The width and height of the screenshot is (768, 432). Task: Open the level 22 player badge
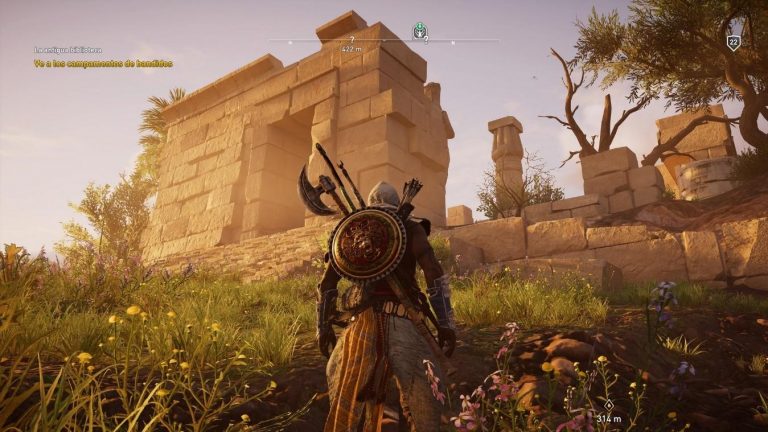point(733,42)
